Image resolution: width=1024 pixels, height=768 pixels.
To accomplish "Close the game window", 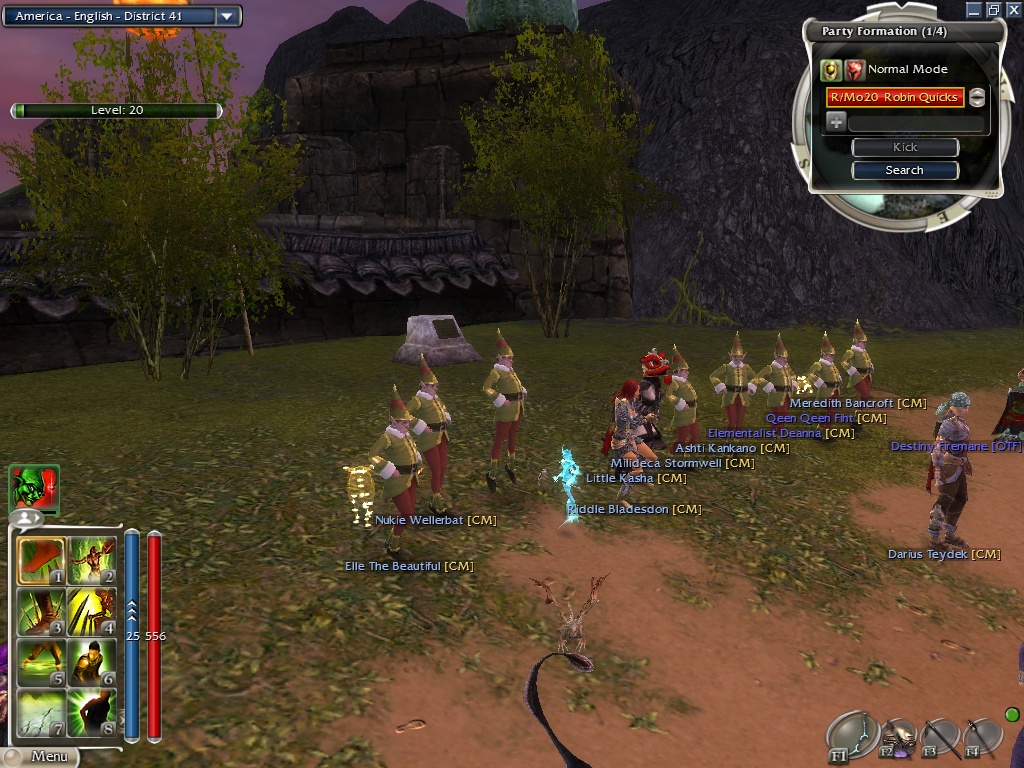I will (x=1013, y=9).
